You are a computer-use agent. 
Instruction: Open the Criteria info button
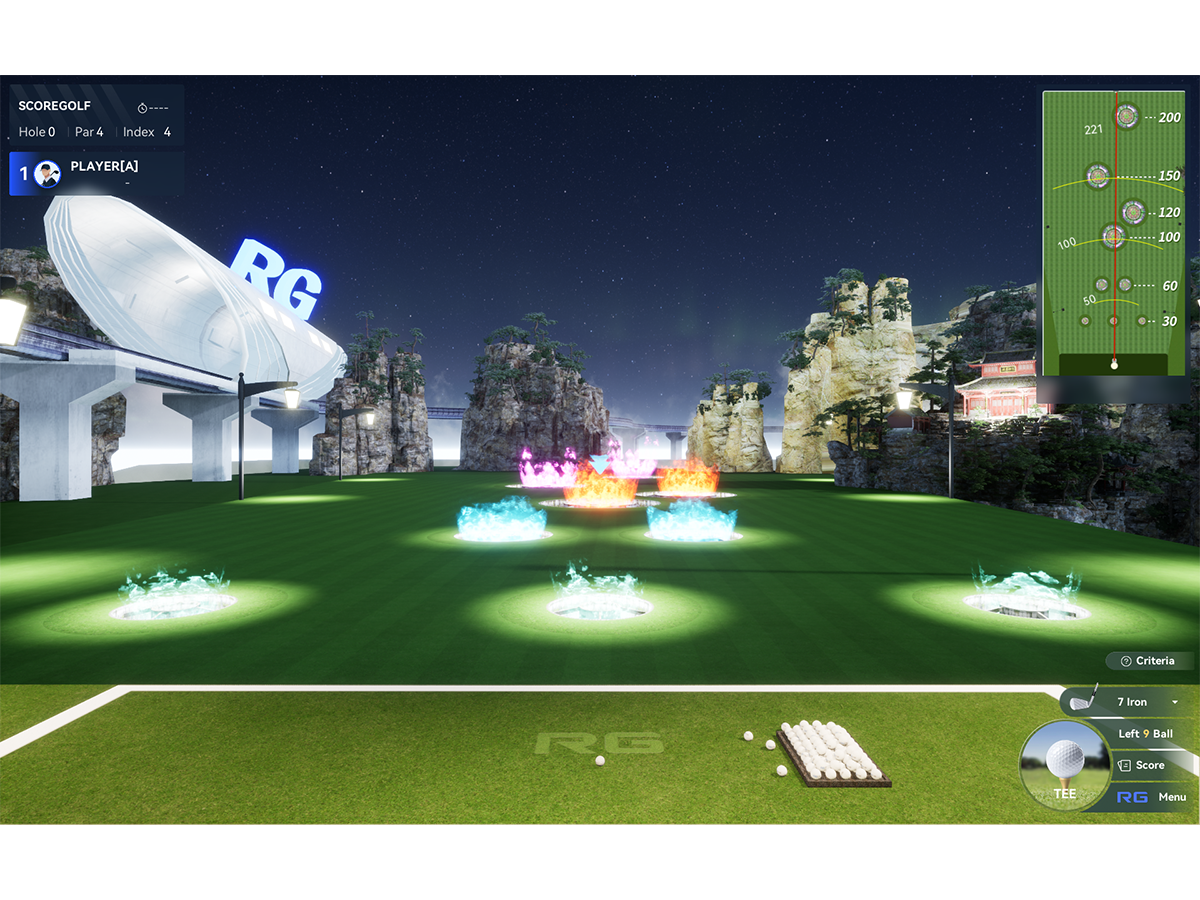point(1149,661)
